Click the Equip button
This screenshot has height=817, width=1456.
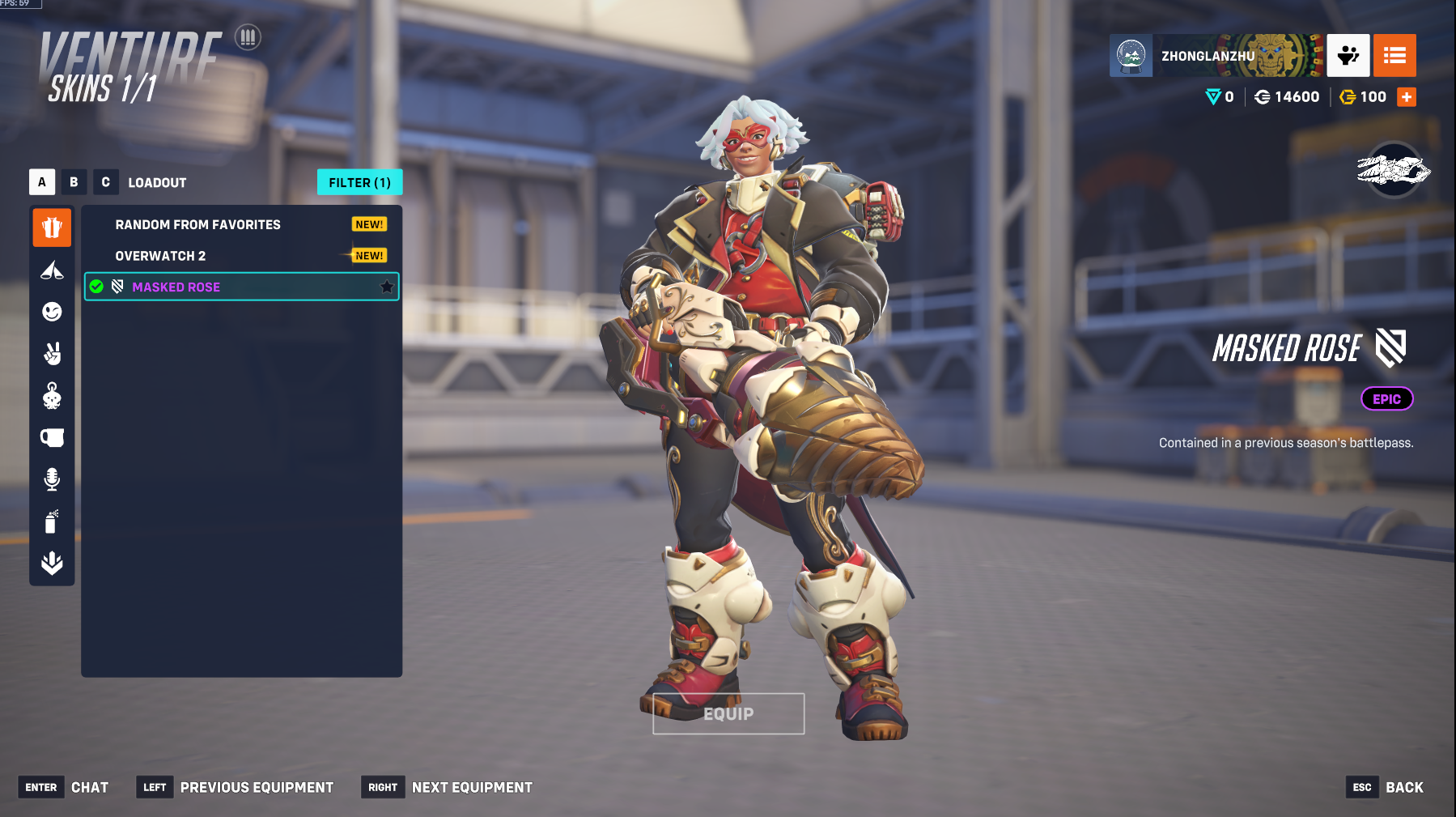click(x=728, y=713)
